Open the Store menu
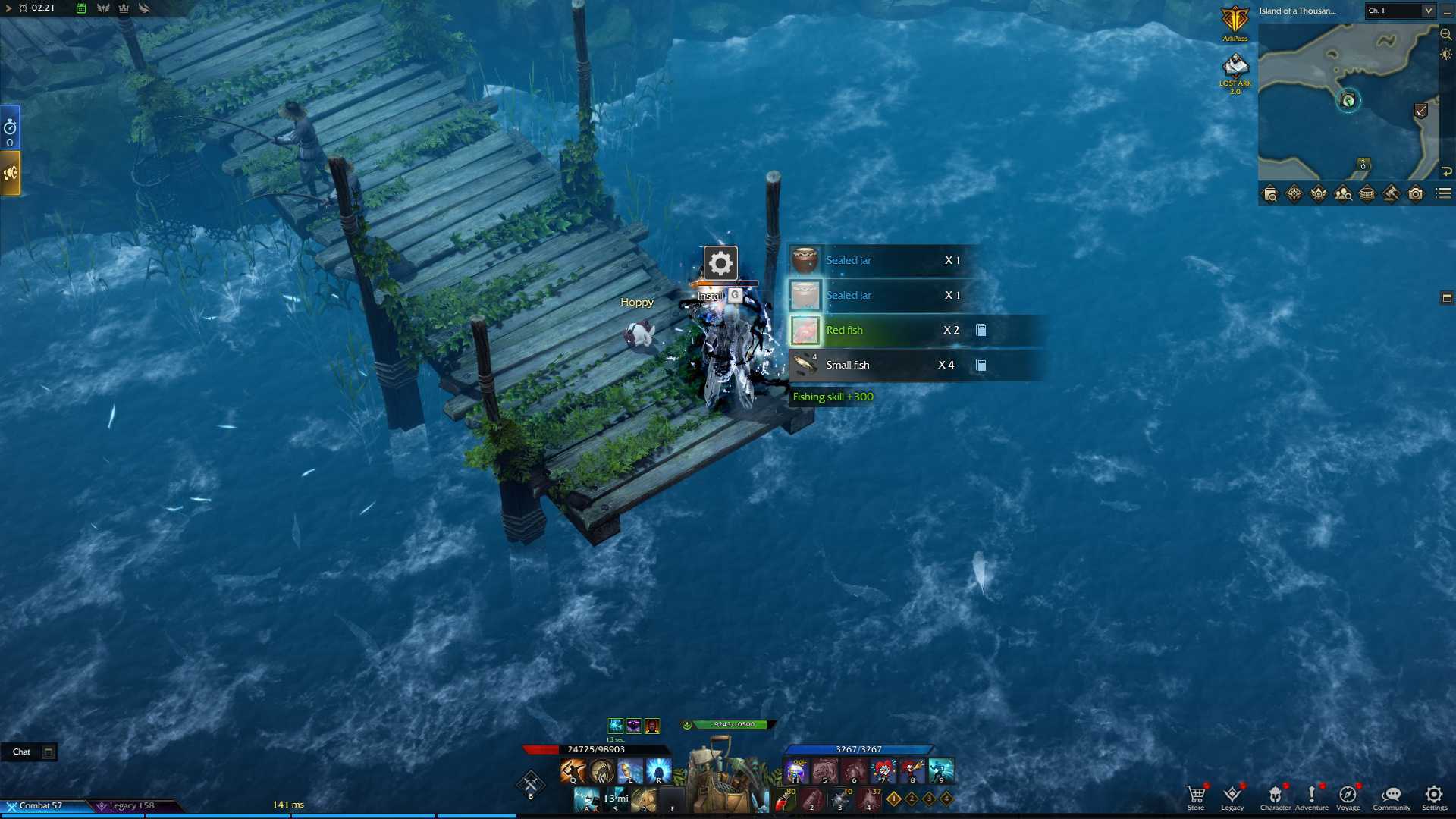This screenshot has height=819, width=1456. (x=1196, y=796)
